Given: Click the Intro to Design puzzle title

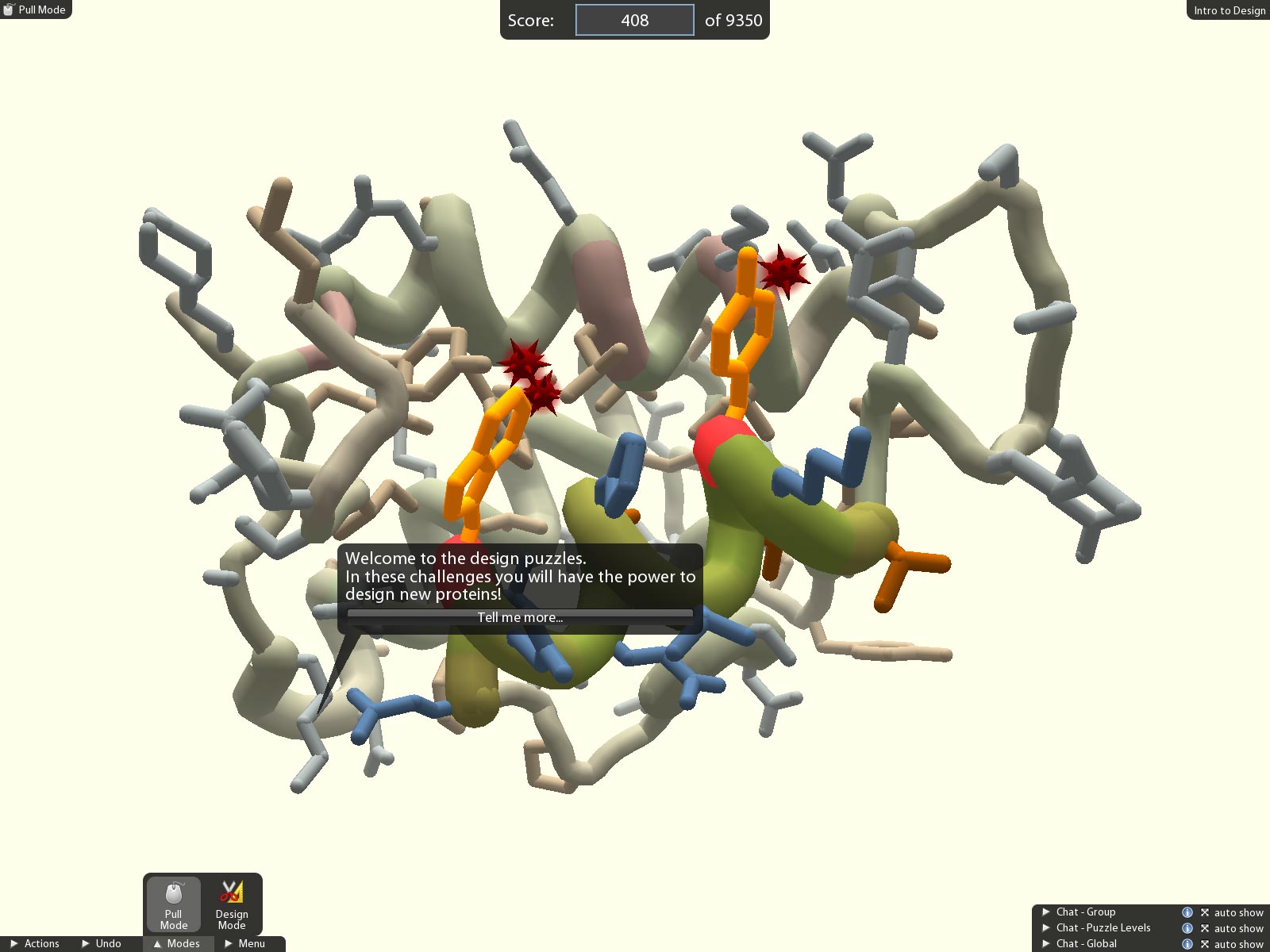Looking at the screenshot, I should click(x=1229, y=10).
